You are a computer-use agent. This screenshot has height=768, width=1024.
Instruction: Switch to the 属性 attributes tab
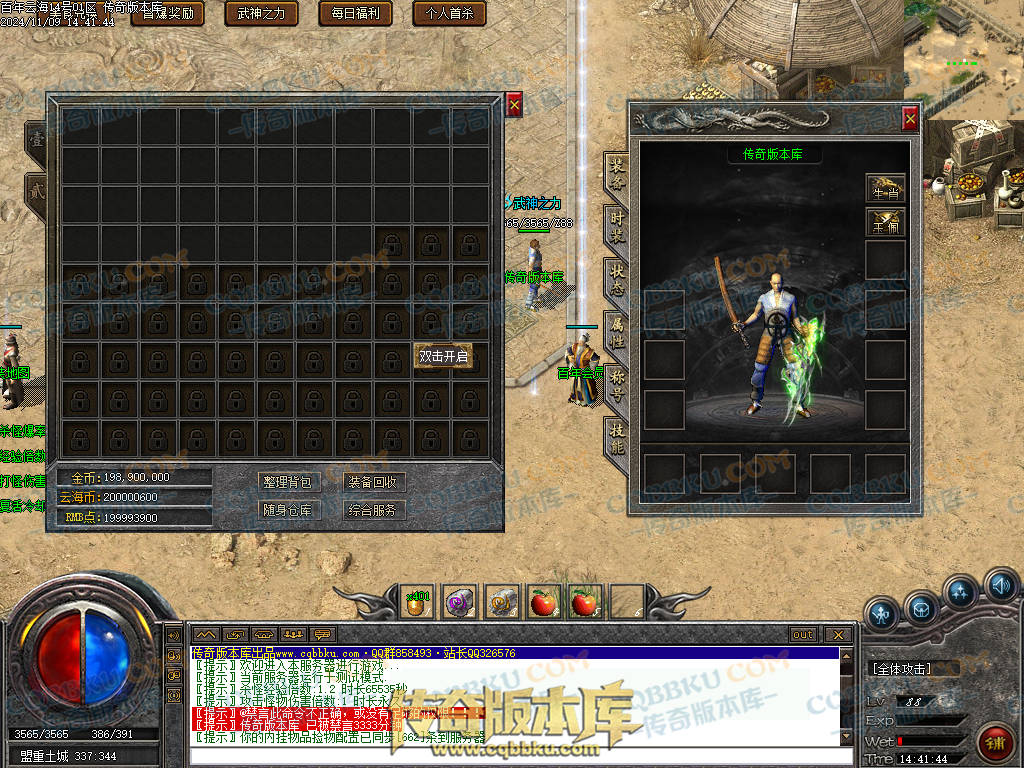(x=617, y=332)
